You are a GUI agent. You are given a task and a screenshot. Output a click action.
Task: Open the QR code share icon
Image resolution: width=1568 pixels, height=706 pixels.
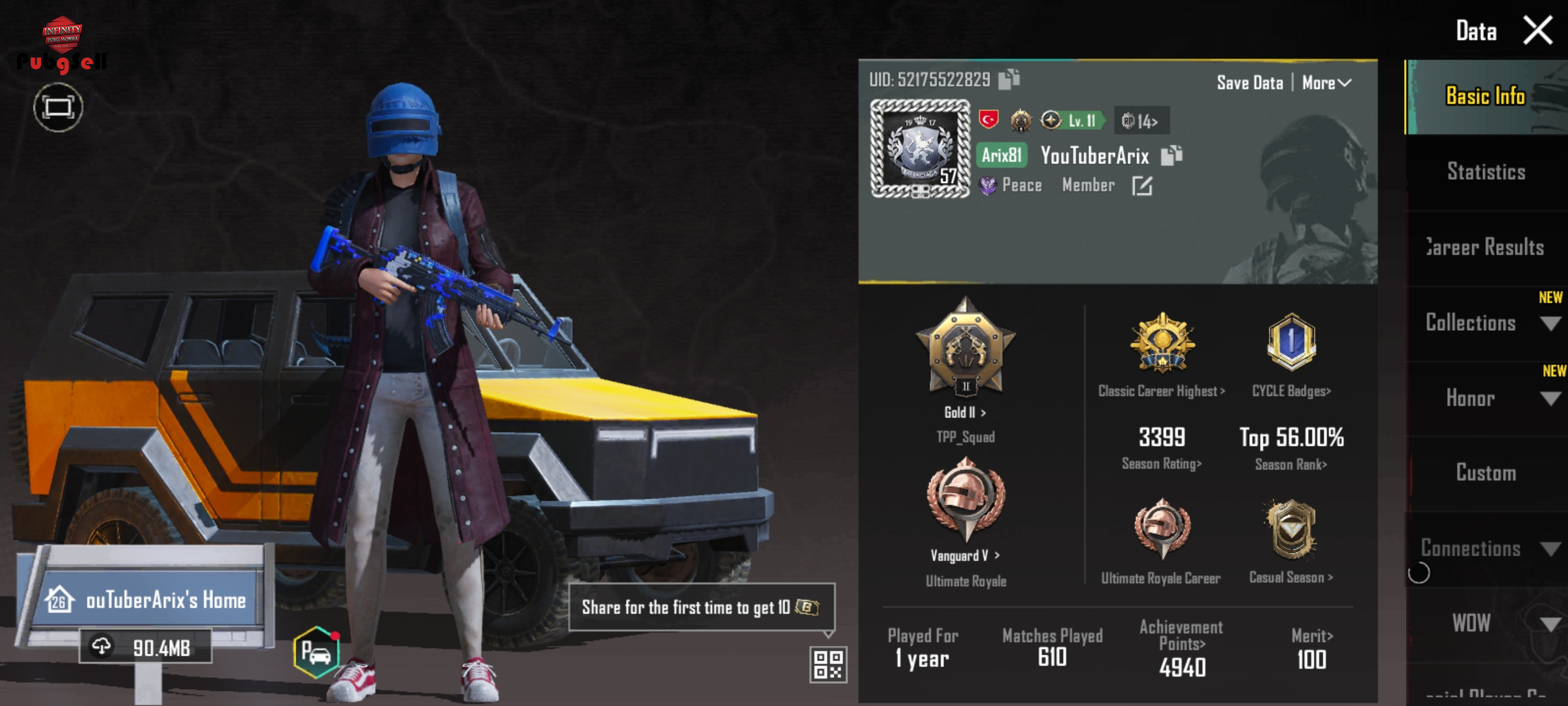click(x=828, y=665)
